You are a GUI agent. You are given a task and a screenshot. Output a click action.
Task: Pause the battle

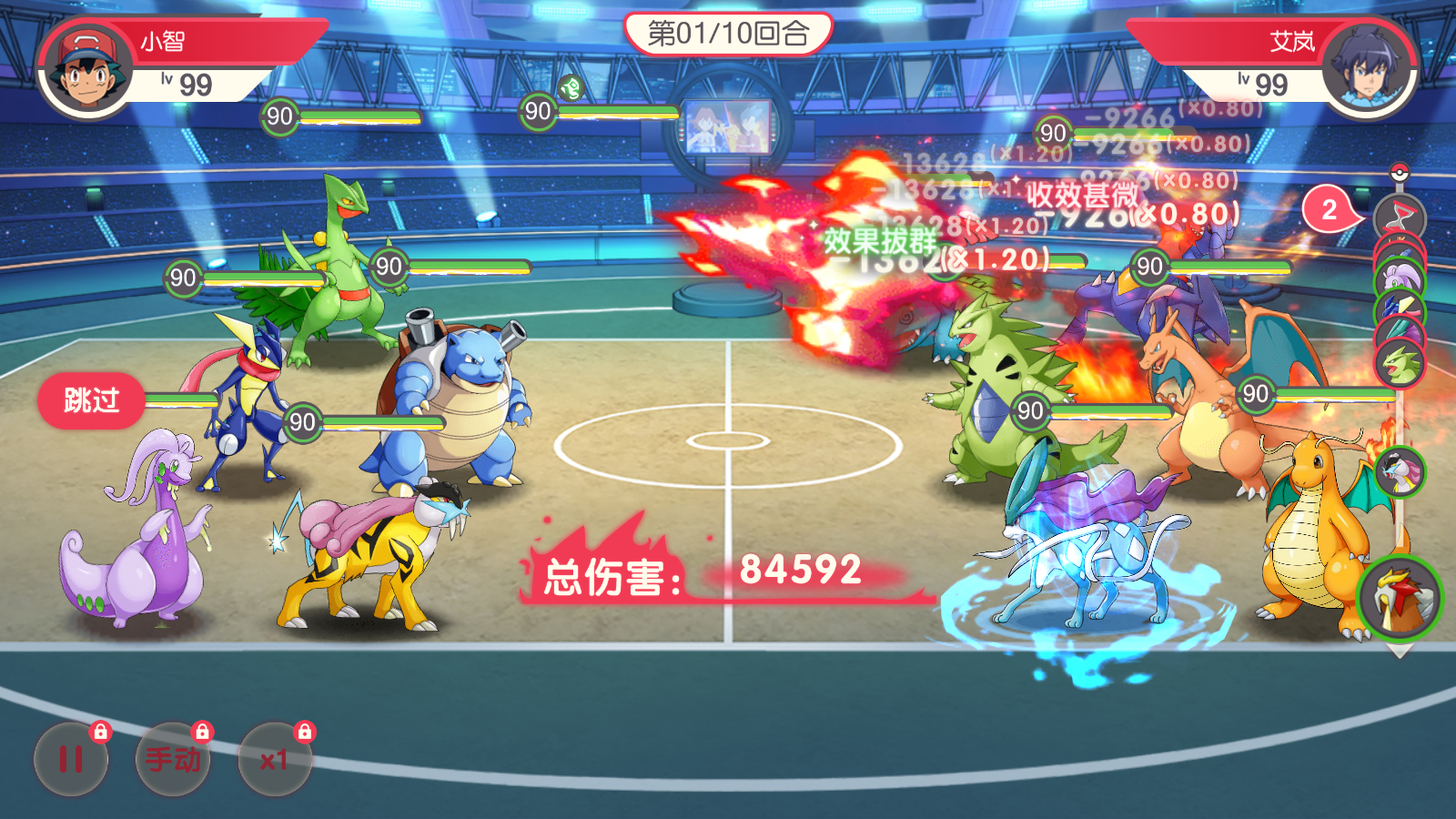[71, 759]
